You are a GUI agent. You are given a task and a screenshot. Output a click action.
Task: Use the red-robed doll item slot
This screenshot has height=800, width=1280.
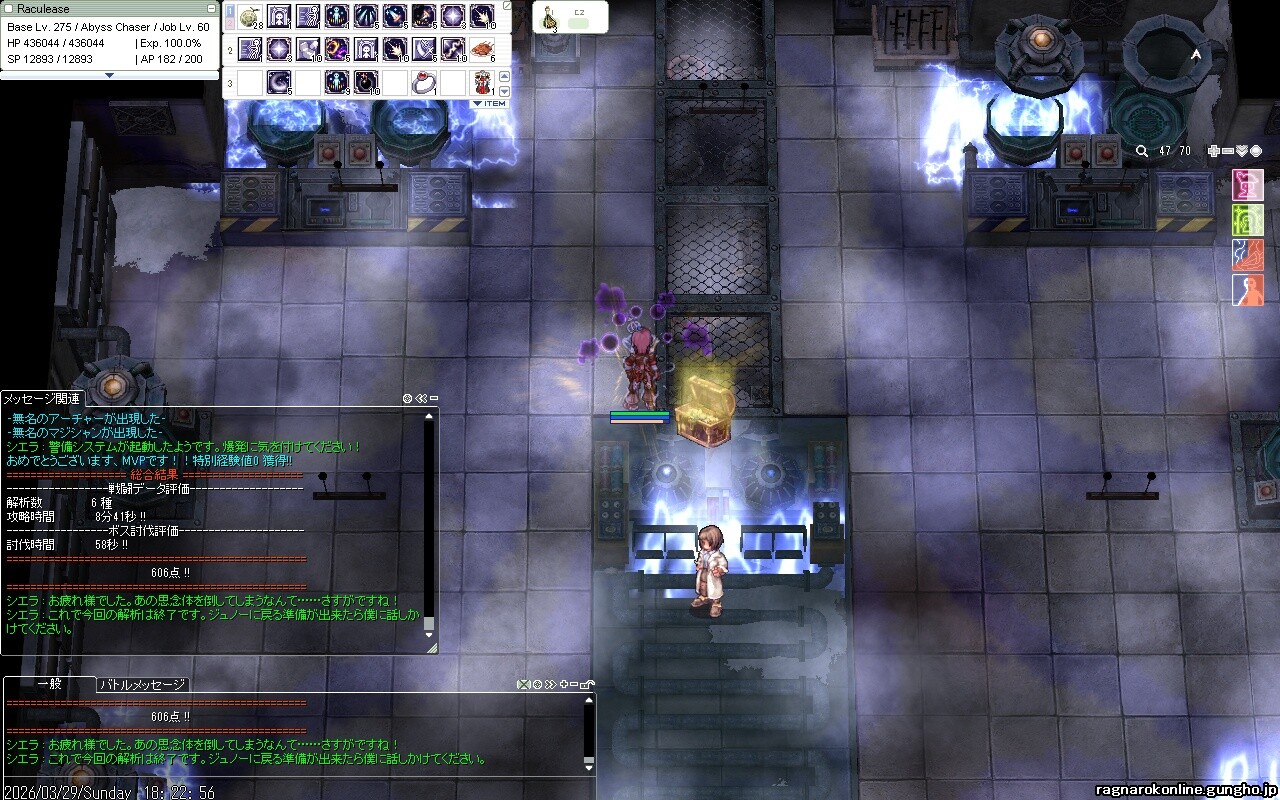click(483, 81)
